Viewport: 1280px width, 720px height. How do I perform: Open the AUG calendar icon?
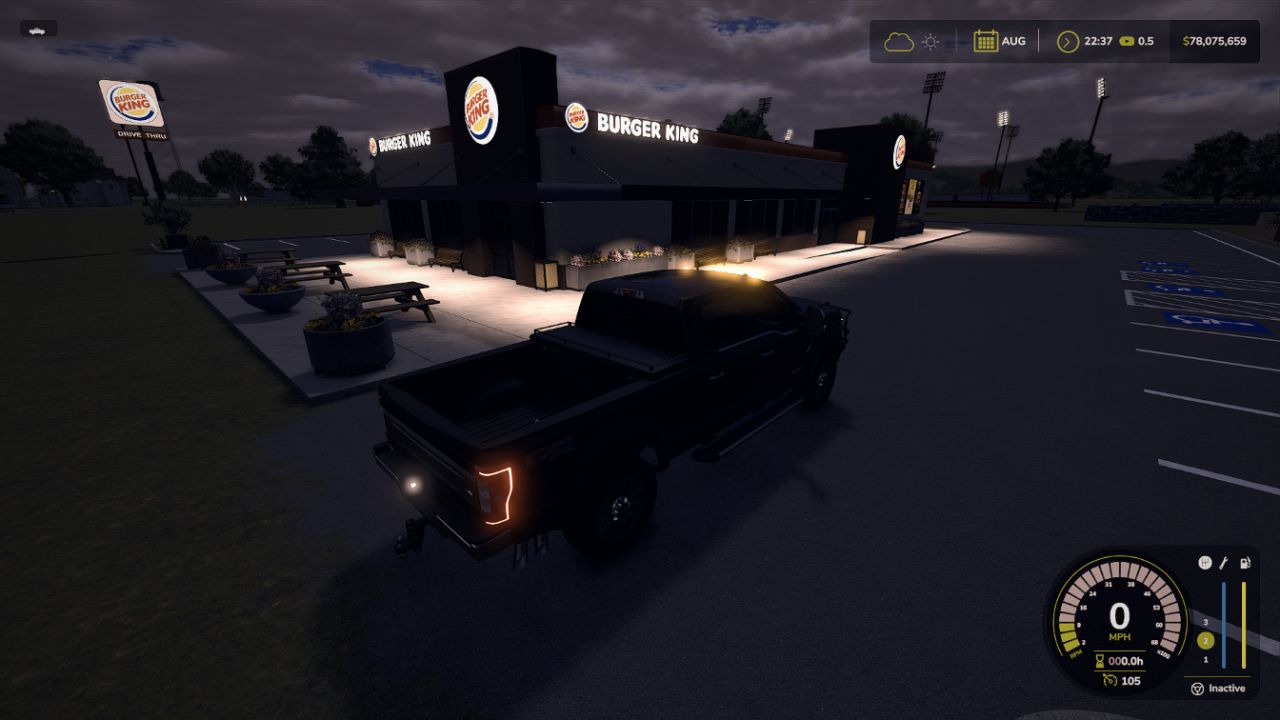point(986,40)
